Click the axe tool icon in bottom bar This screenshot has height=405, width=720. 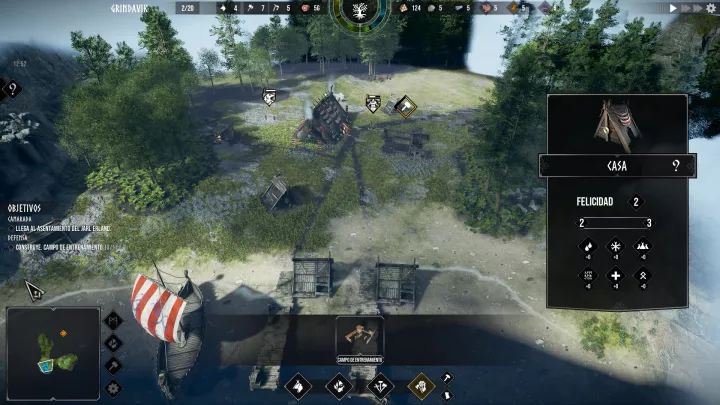click(x=447, y=377)
